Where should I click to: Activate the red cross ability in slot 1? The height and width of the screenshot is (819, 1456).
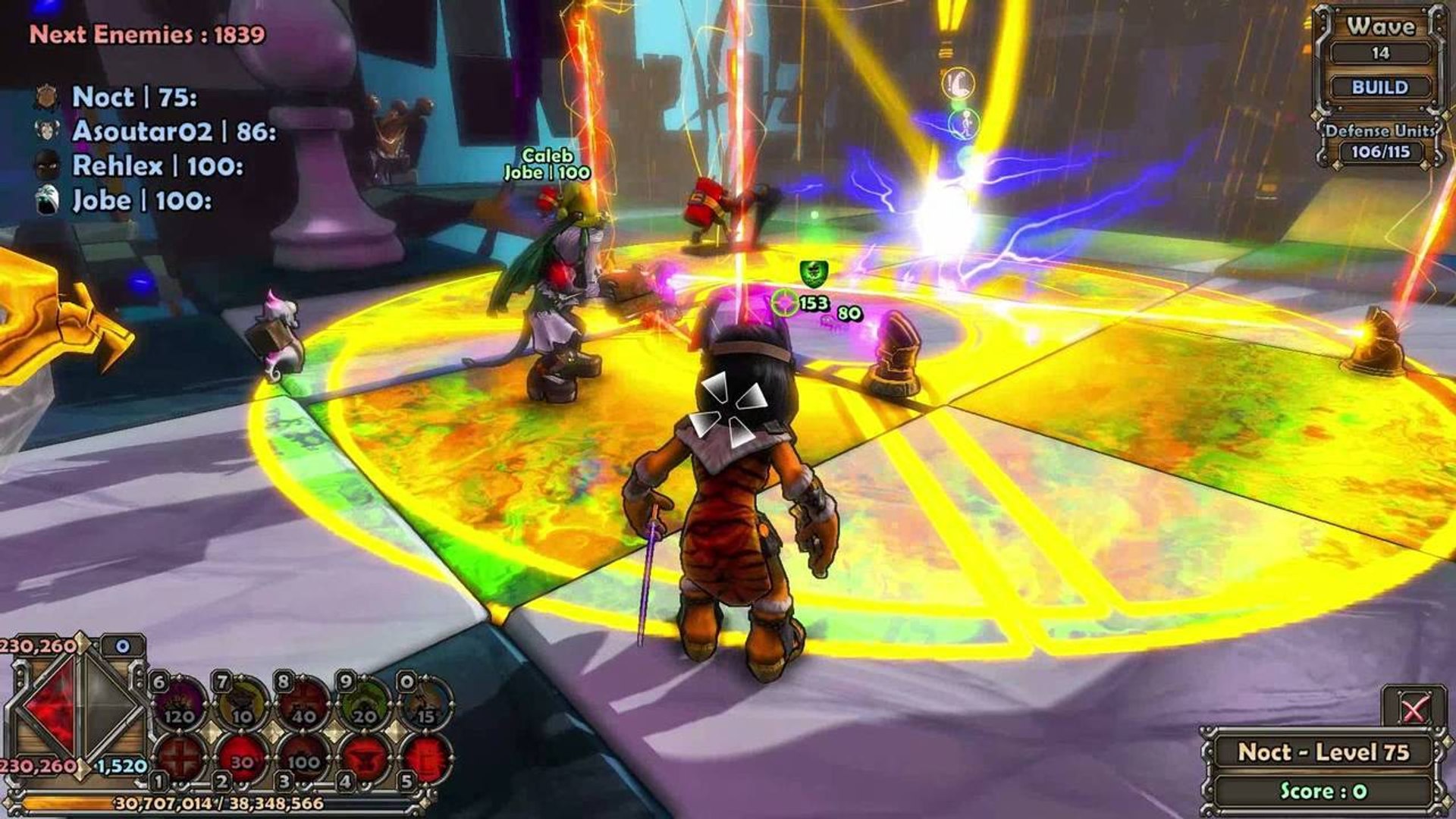pyautogui.click(x=180, y=758)
